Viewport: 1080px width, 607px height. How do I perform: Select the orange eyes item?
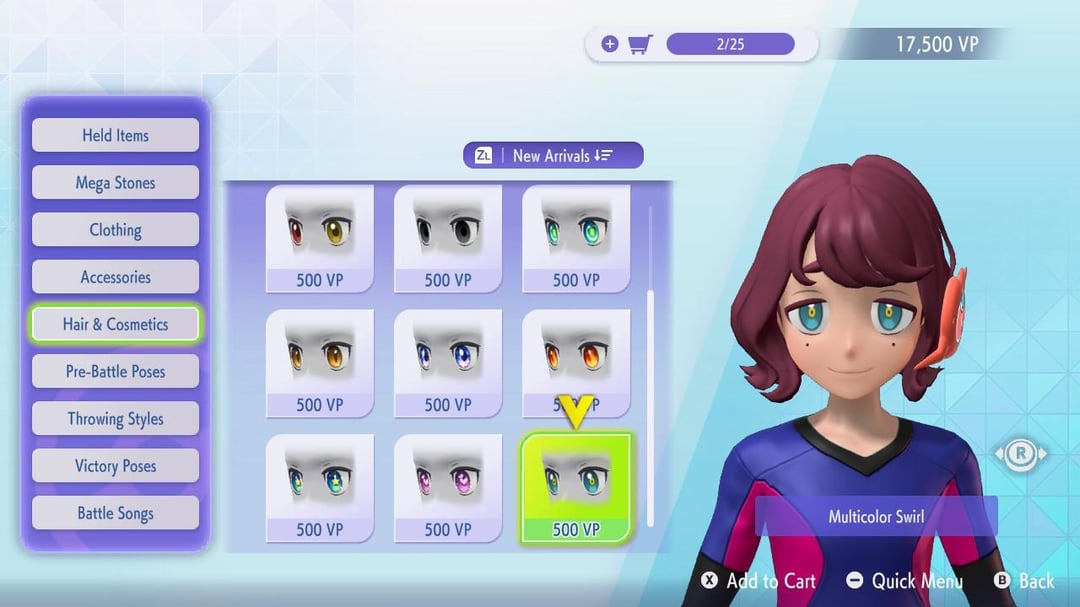tap(320, 362)
